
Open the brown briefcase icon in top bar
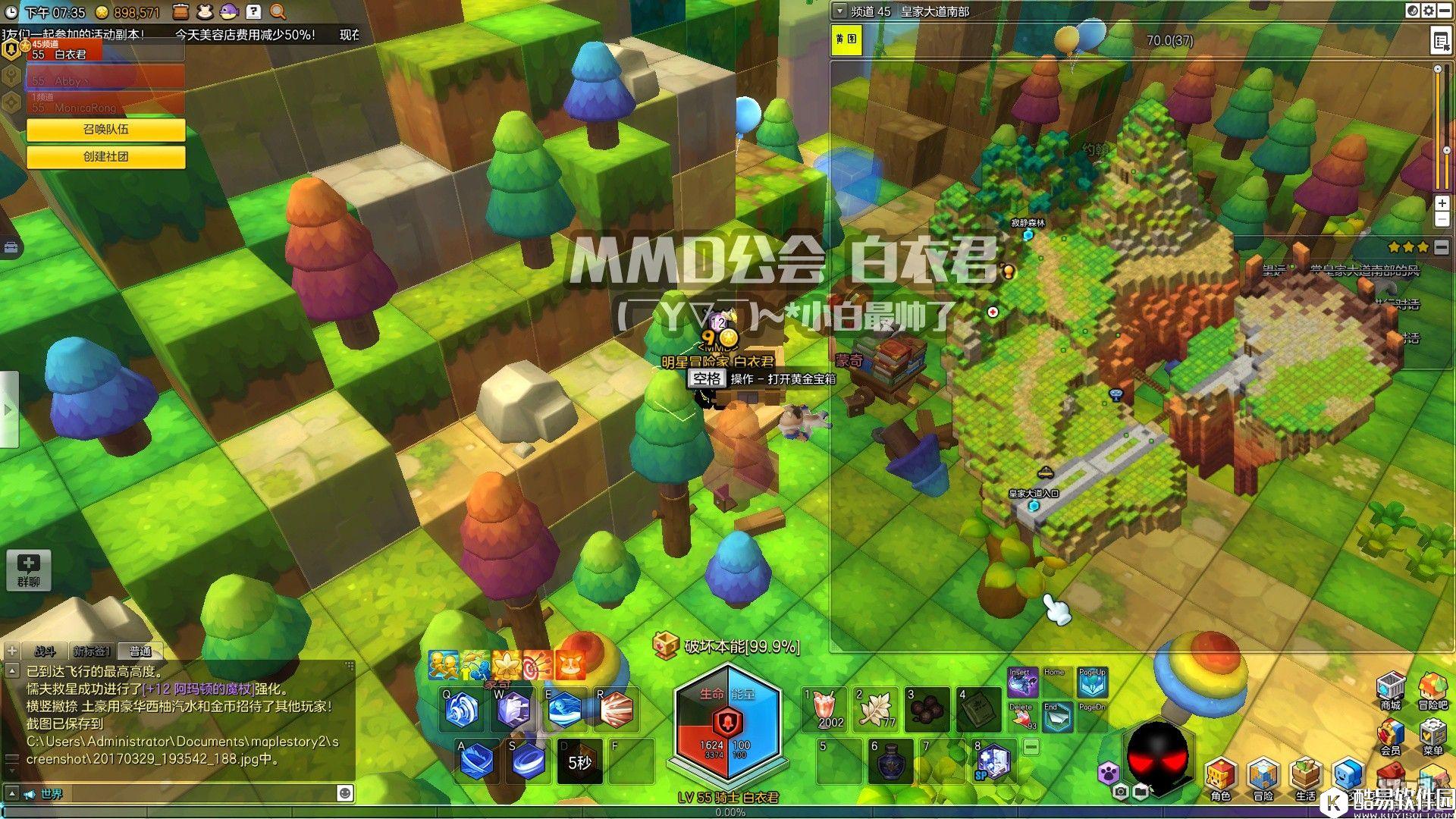180,11
